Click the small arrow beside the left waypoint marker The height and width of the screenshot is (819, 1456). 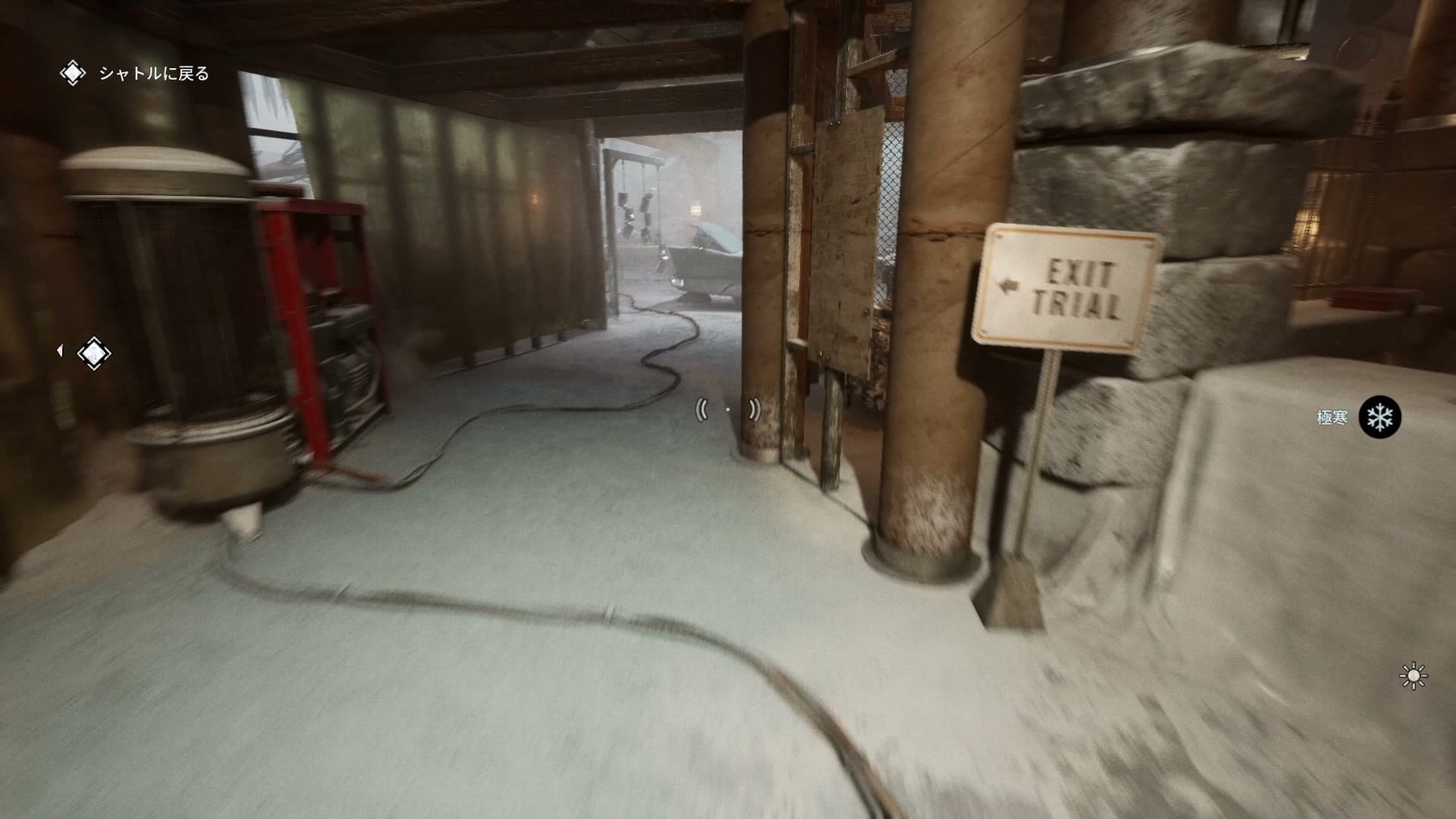click(60, 351)
